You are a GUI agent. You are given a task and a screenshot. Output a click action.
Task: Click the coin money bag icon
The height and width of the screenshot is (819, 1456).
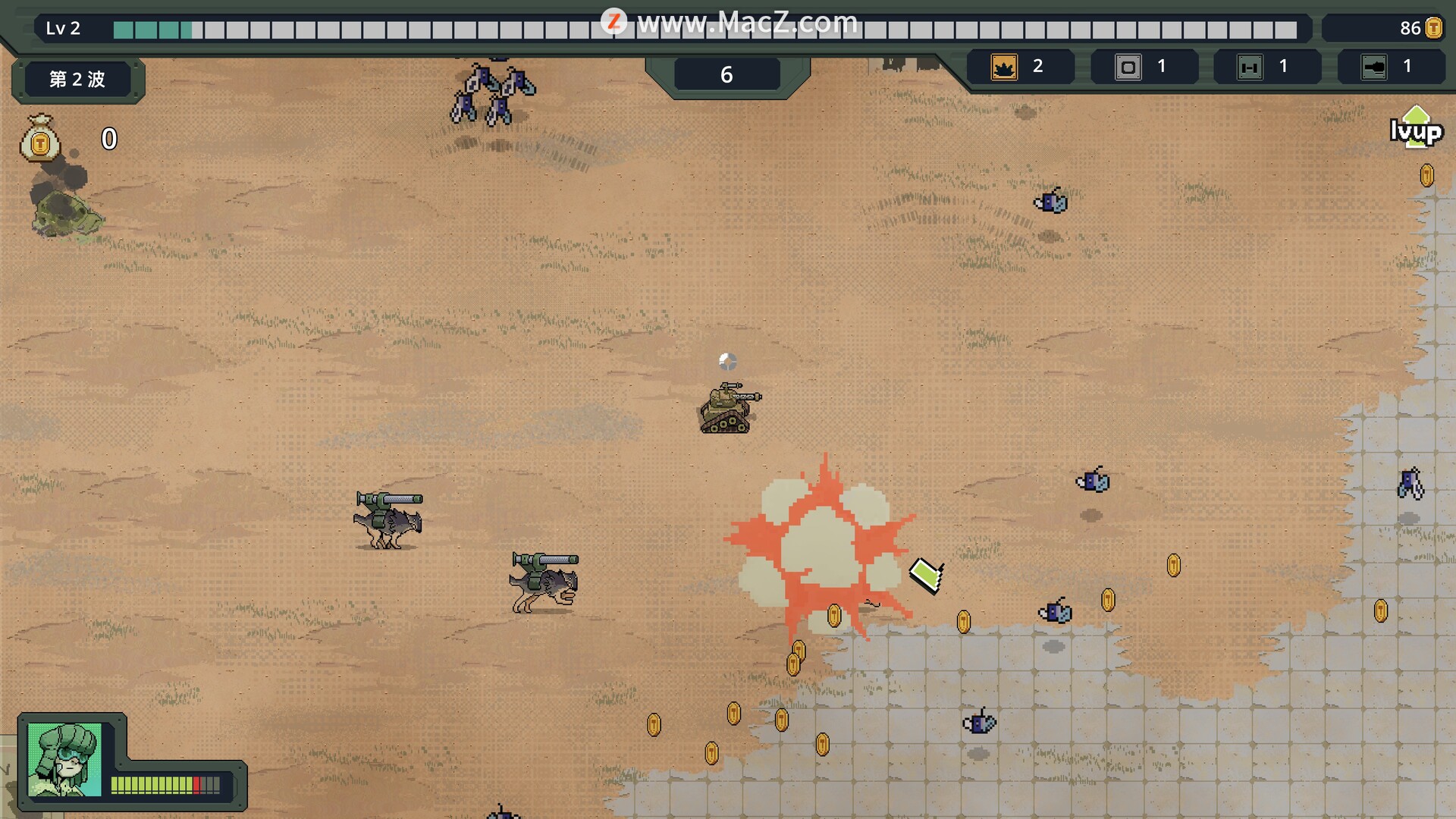pos(40,138)
